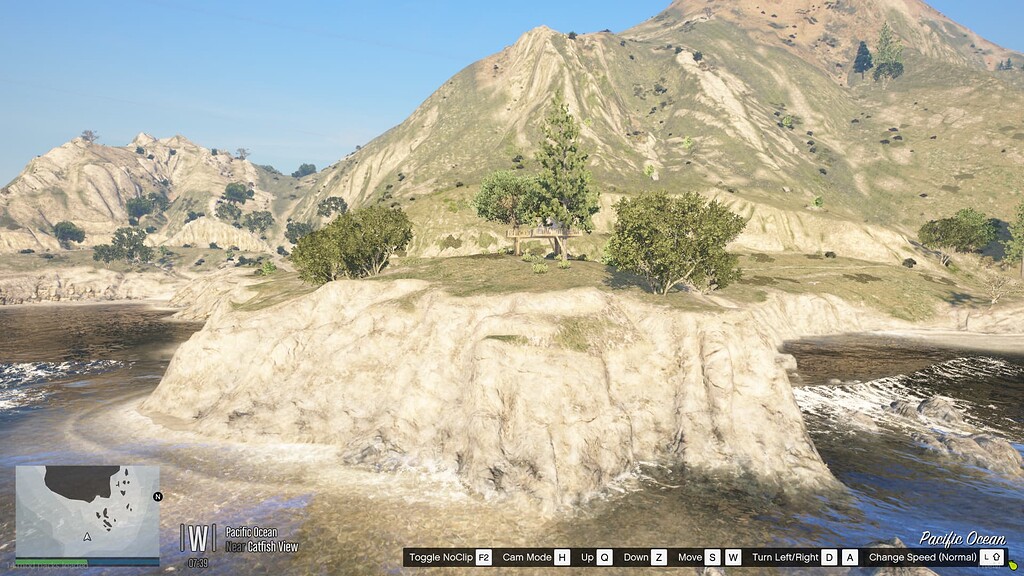Click the minimap in the corner
The image size is (1024, 576).
[x=87, y=511]
